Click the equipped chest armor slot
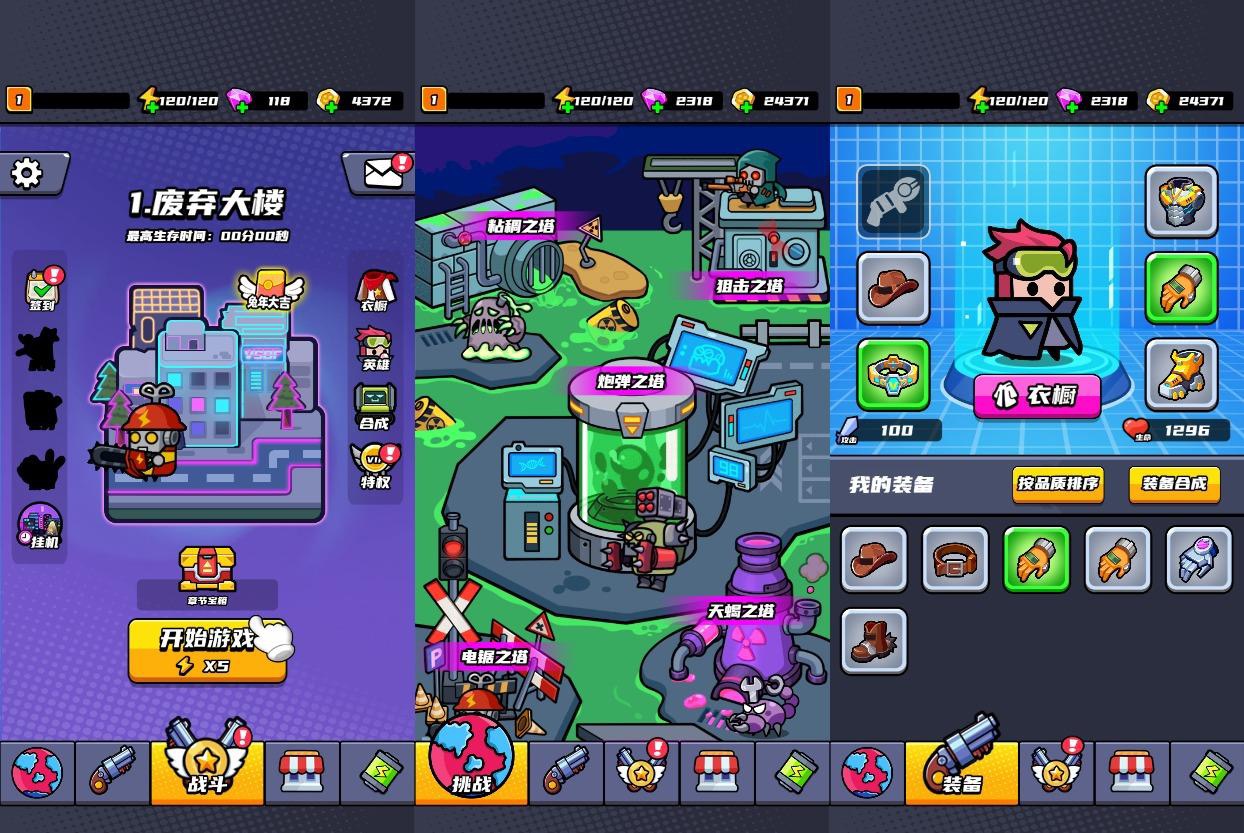Image resolution: width=1244 pixels, height=833 pixels. (x=1181, y=202)
